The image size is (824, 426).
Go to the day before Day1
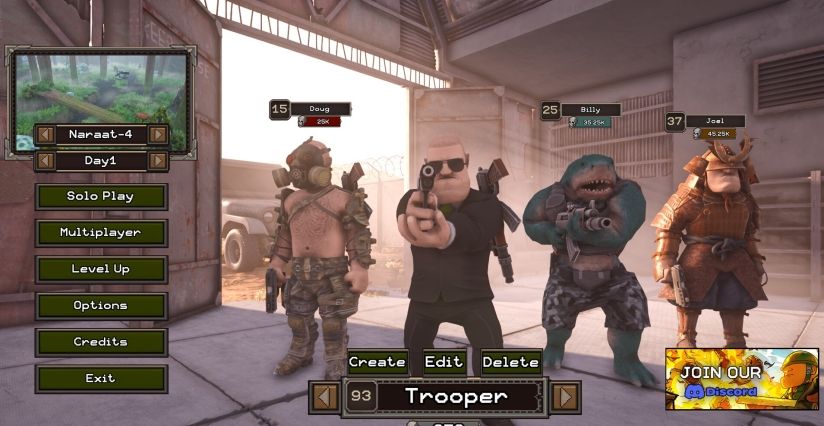(45, 161)
